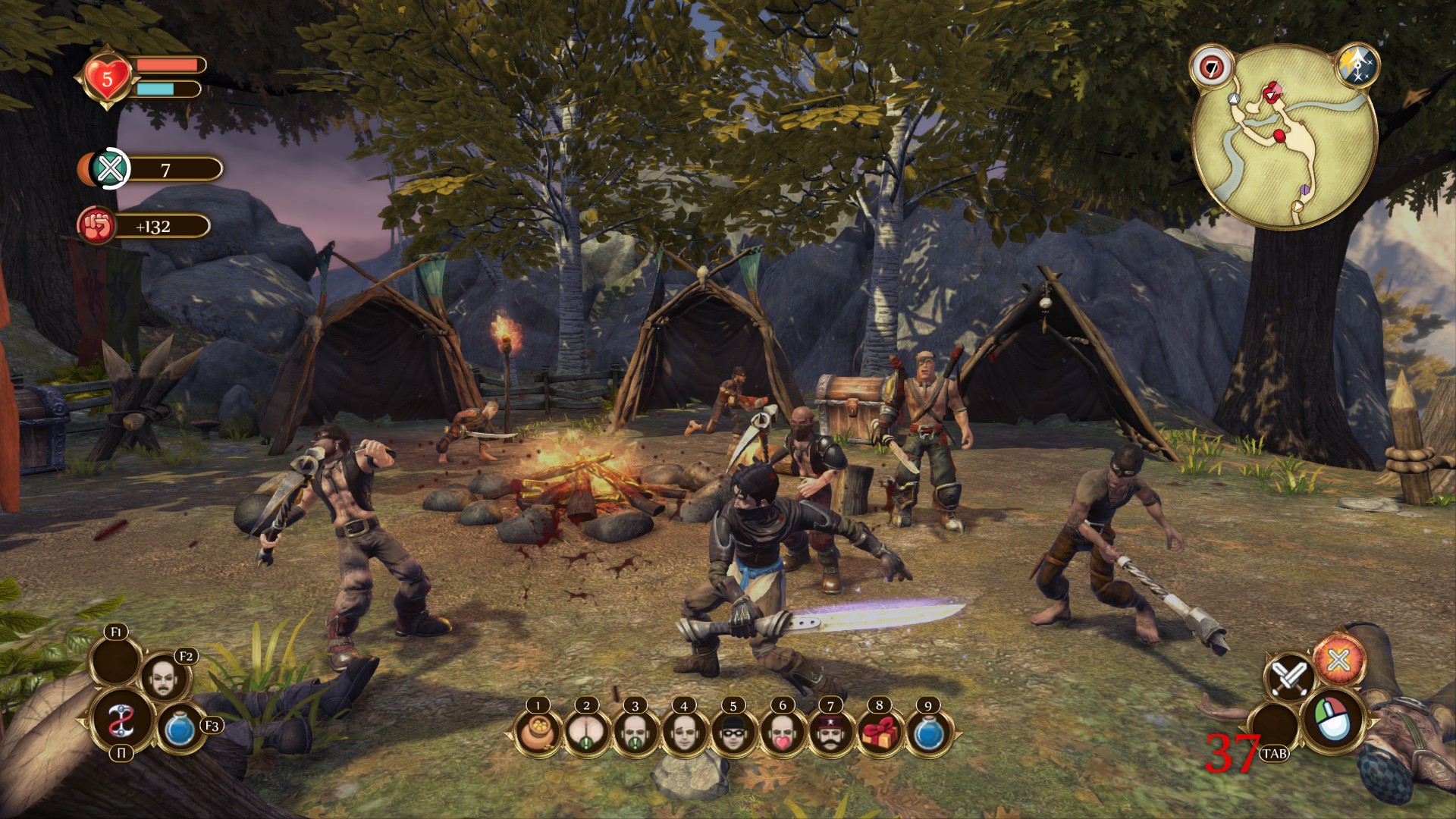The width and height of the screenshot is (1456, 819).
Task: Click the mouse button attack icon
Action: click(1332, 719)
